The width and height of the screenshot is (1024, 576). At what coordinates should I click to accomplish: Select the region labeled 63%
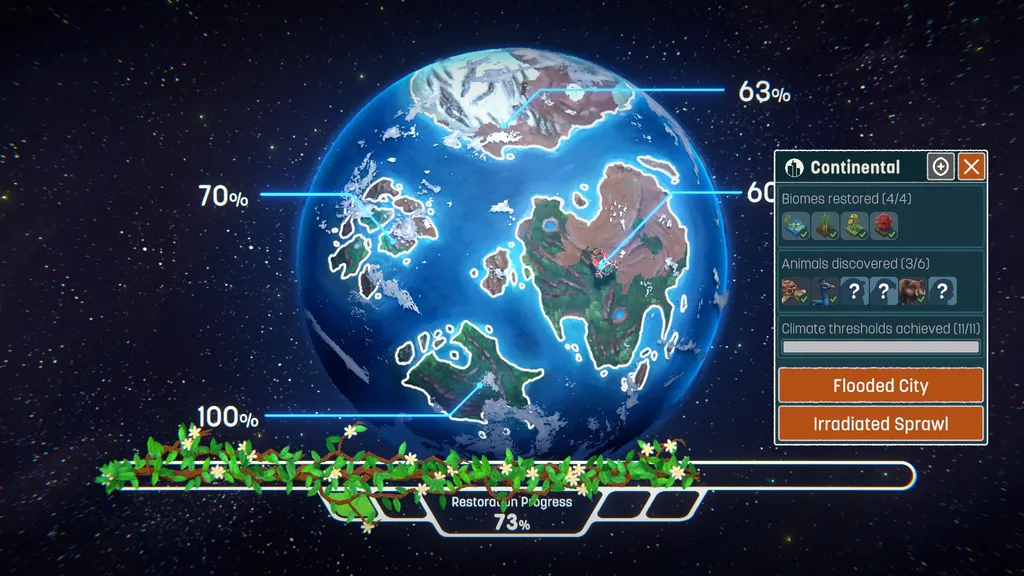pos(764,92)
